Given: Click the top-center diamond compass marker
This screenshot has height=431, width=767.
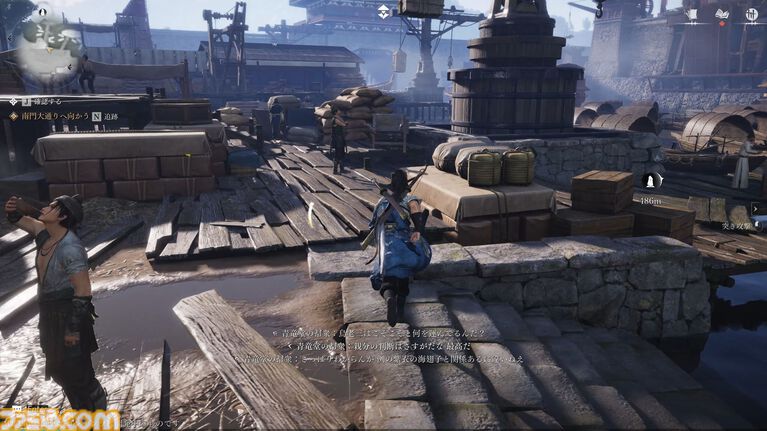Looking at the screenshot, I should [385, 12].
